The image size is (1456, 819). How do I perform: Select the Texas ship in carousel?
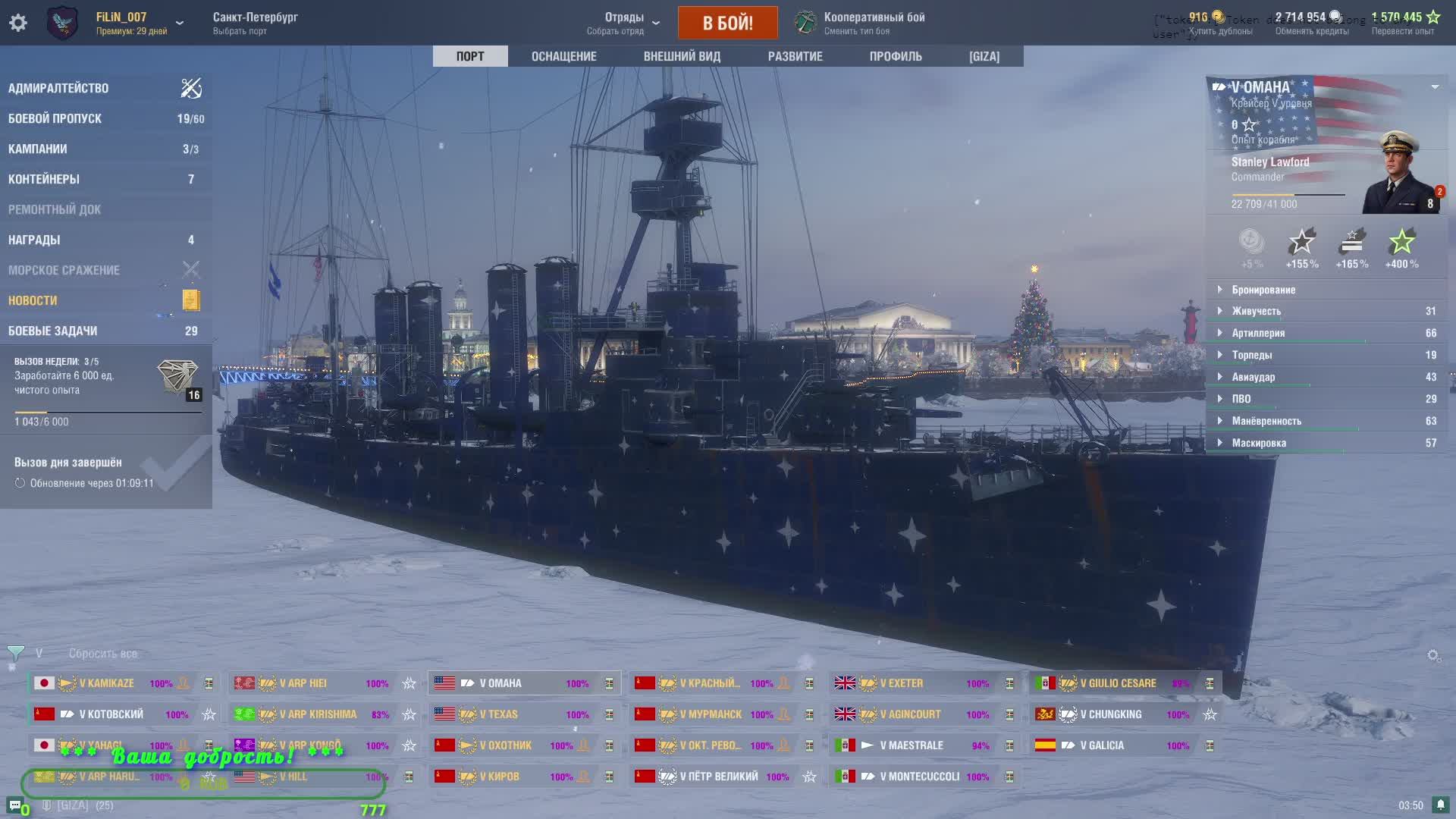click(x=498, y=714)
